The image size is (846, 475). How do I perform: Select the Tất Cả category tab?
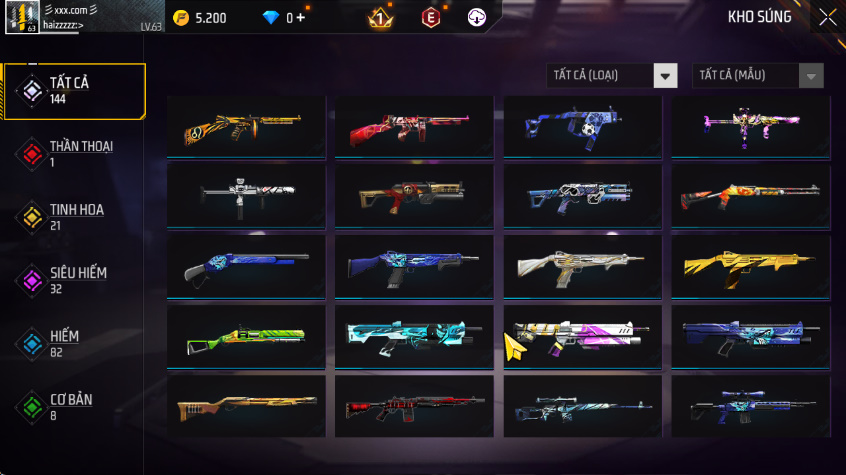click(x=73, y=91)
